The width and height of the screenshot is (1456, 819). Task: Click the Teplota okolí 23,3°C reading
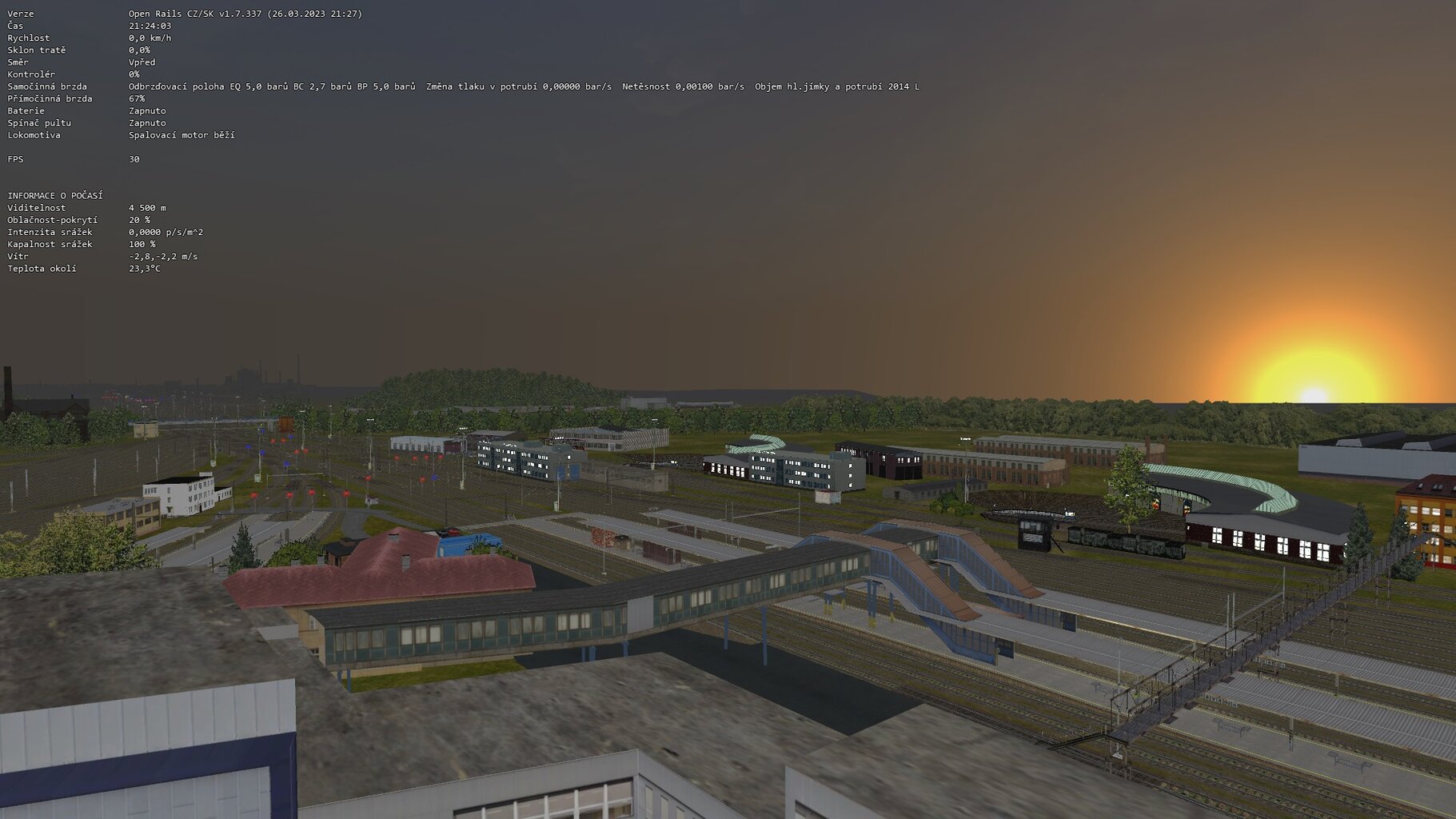coord(145,269)
